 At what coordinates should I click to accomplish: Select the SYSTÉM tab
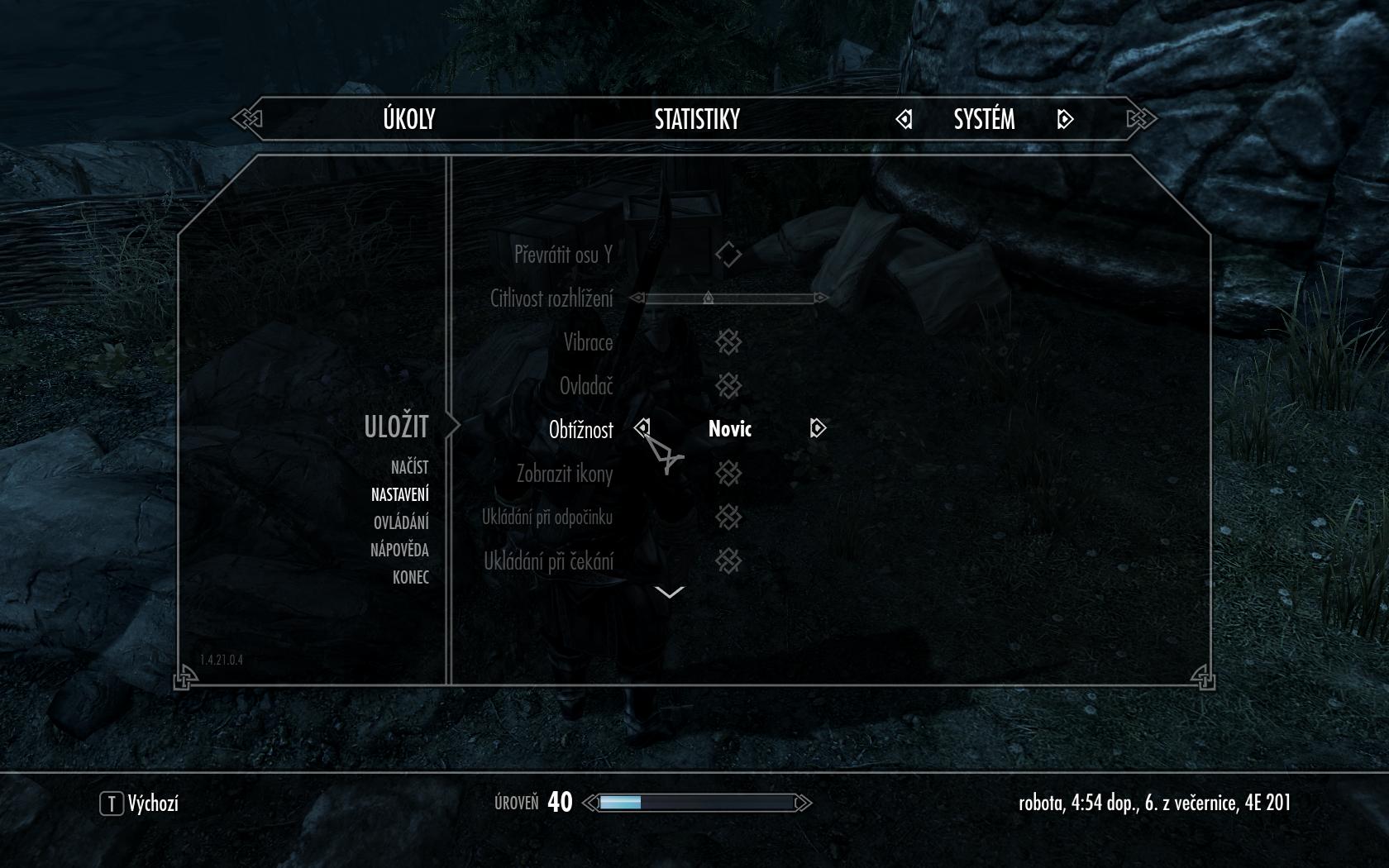point(984,119)
